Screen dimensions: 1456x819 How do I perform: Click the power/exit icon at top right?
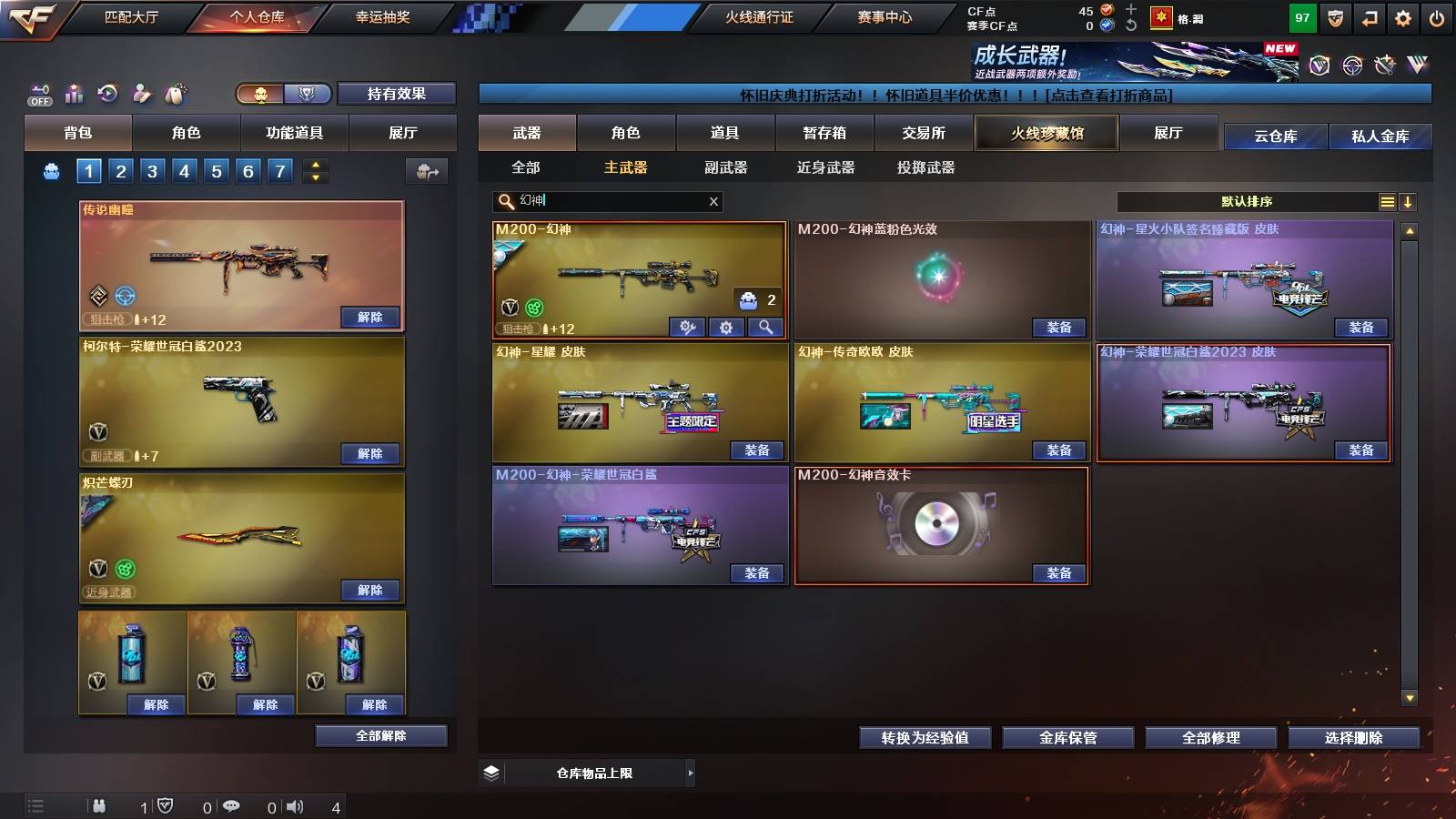(x=1438, y=16)
